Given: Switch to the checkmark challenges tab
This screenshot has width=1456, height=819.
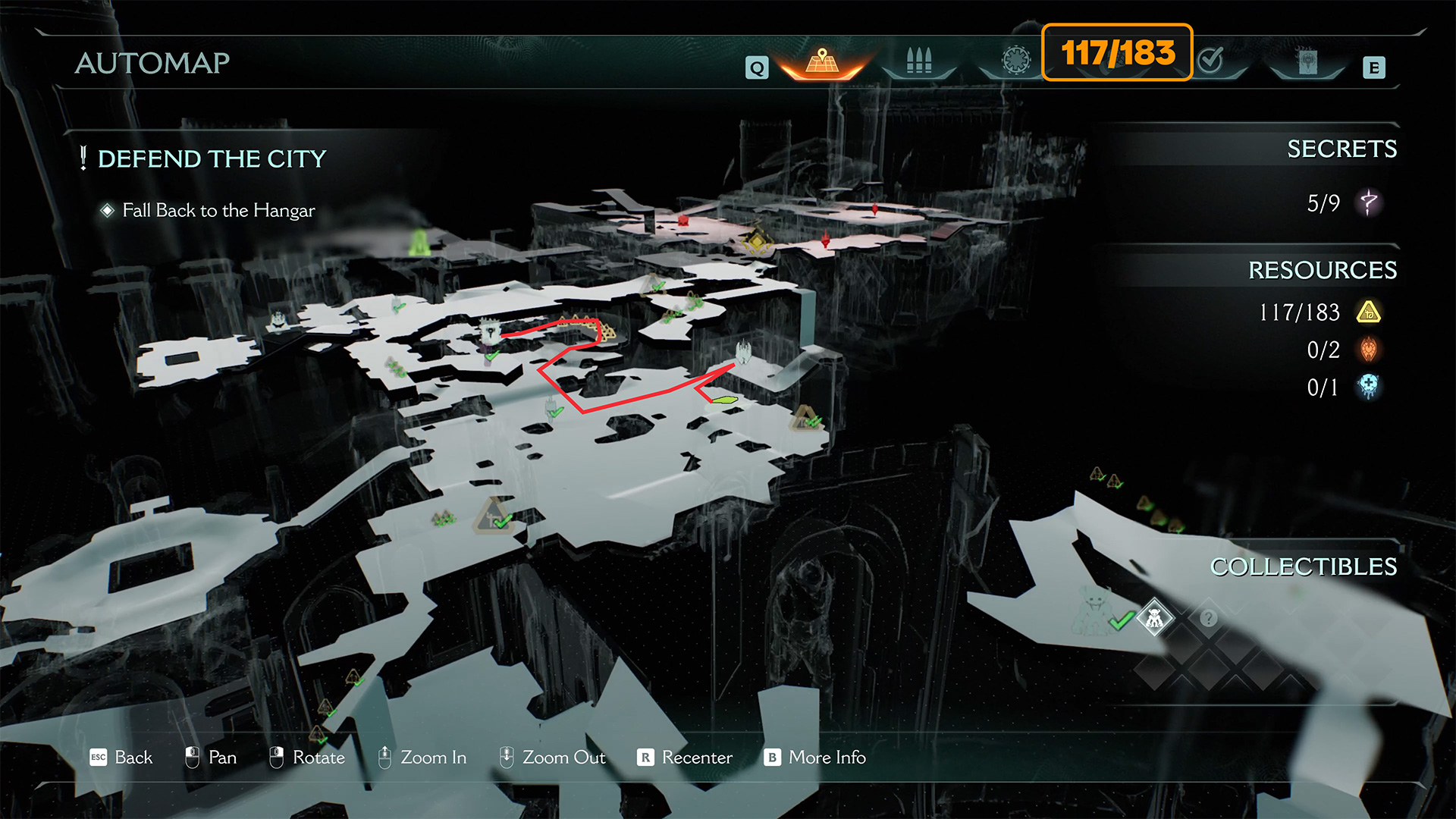Looking at the screenshot, I should (1211, 60).
